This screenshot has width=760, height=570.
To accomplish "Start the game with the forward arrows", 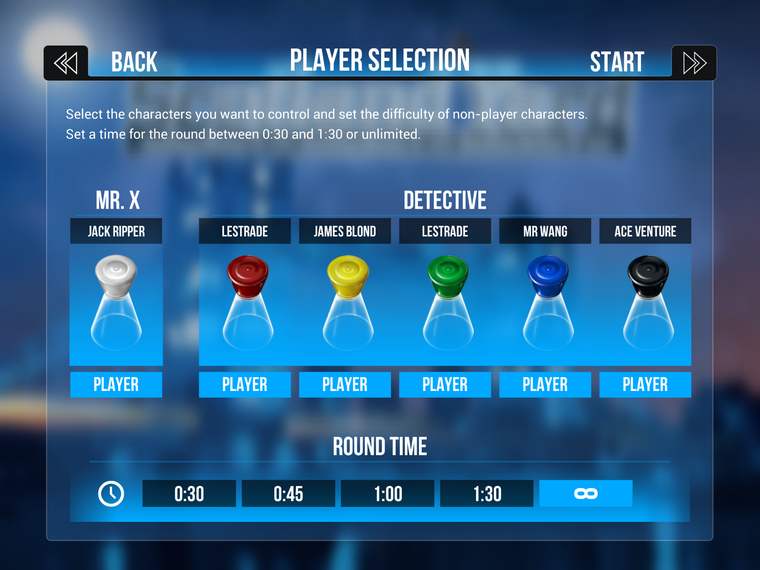I will tap(693, 63).
